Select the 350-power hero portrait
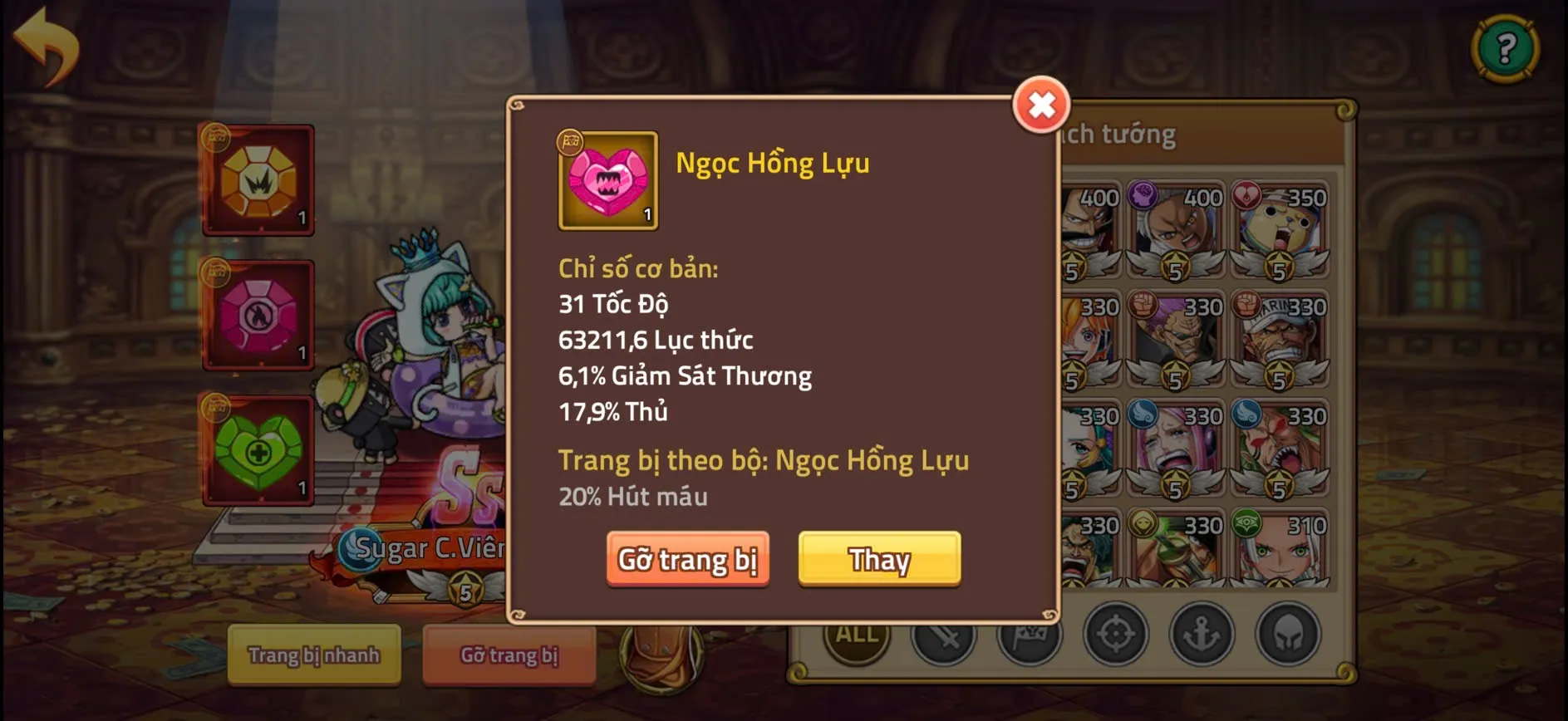 click(x=1277, y=224)
